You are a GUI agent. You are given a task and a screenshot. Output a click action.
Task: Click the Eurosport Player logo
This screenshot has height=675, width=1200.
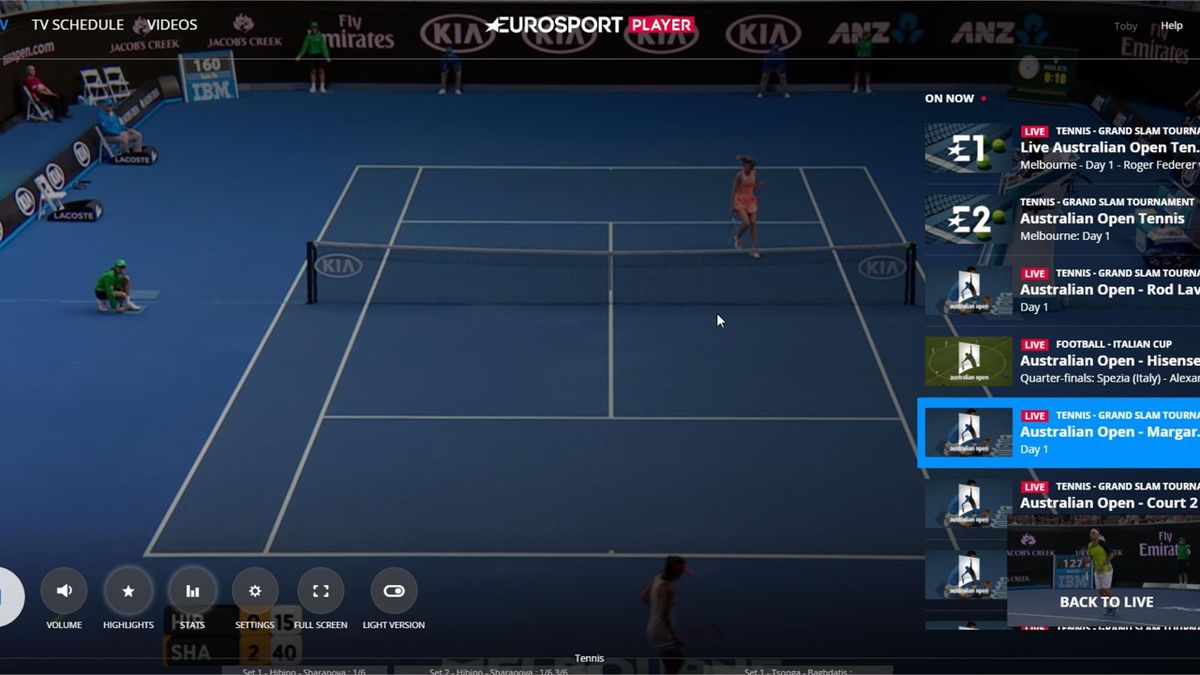point(590,25)
